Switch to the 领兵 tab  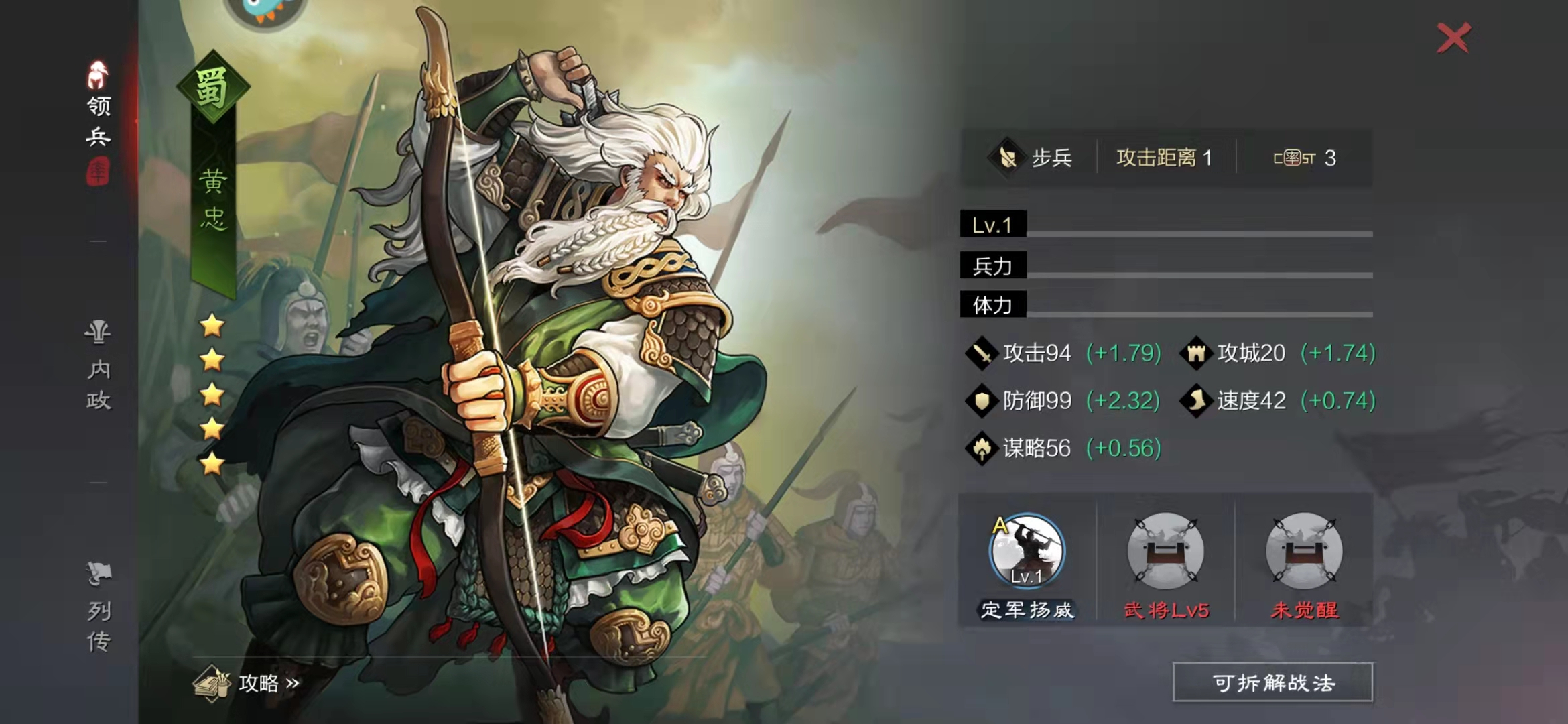99,122
